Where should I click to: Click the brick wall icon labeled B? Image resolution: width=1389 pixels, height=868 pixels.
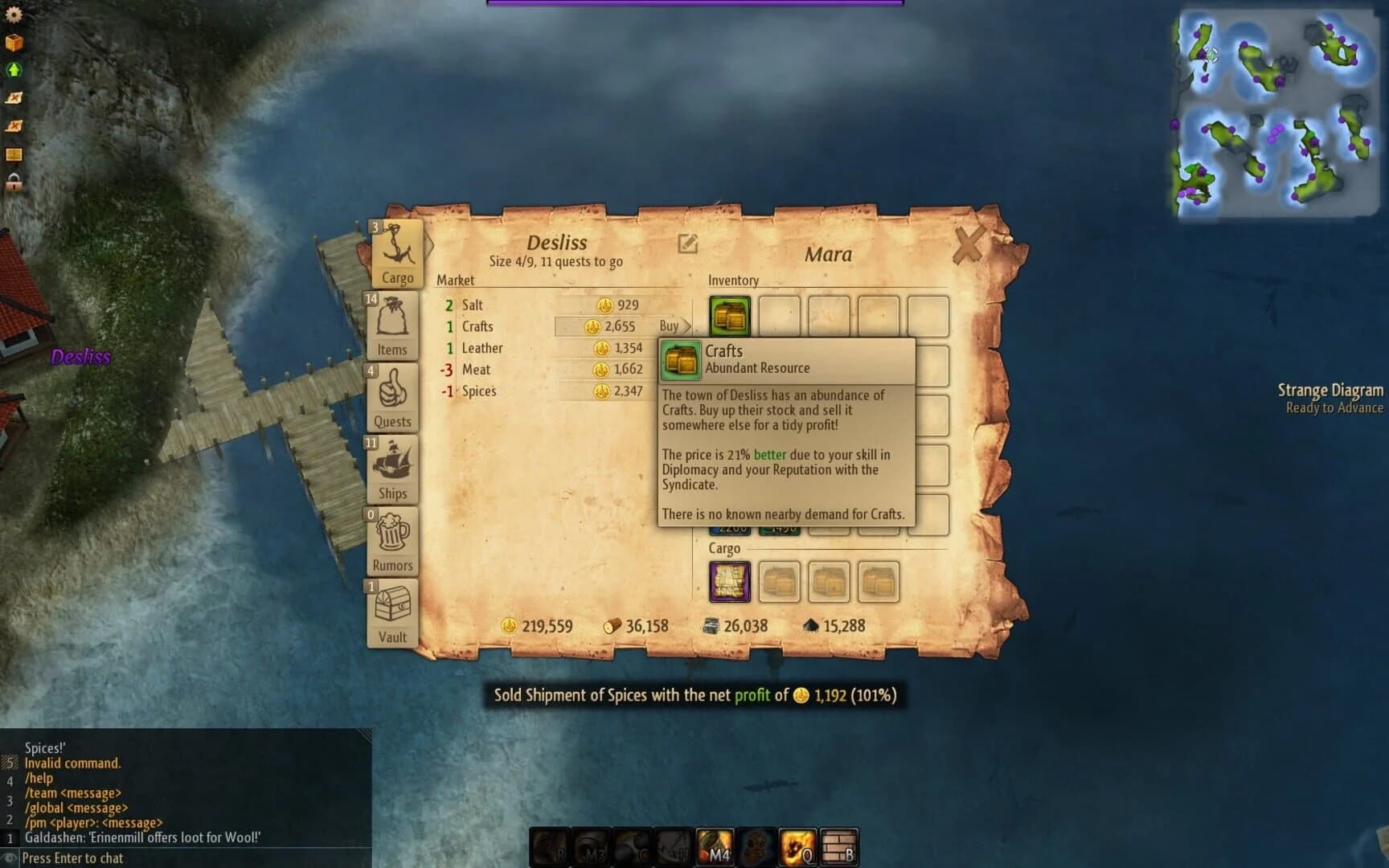[838, 848]
